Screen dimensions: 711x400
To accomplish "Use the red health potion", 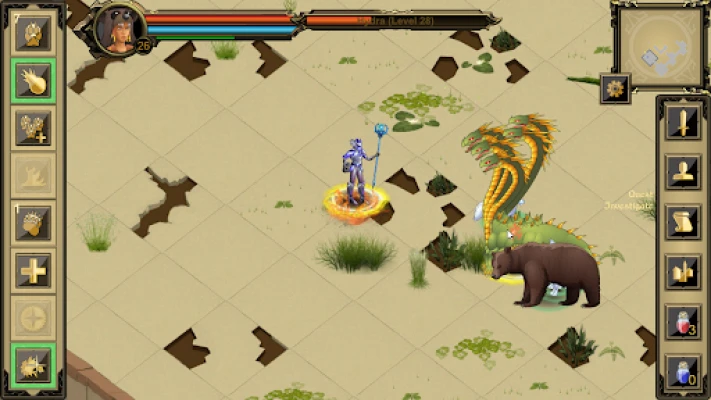I will 682,321.
